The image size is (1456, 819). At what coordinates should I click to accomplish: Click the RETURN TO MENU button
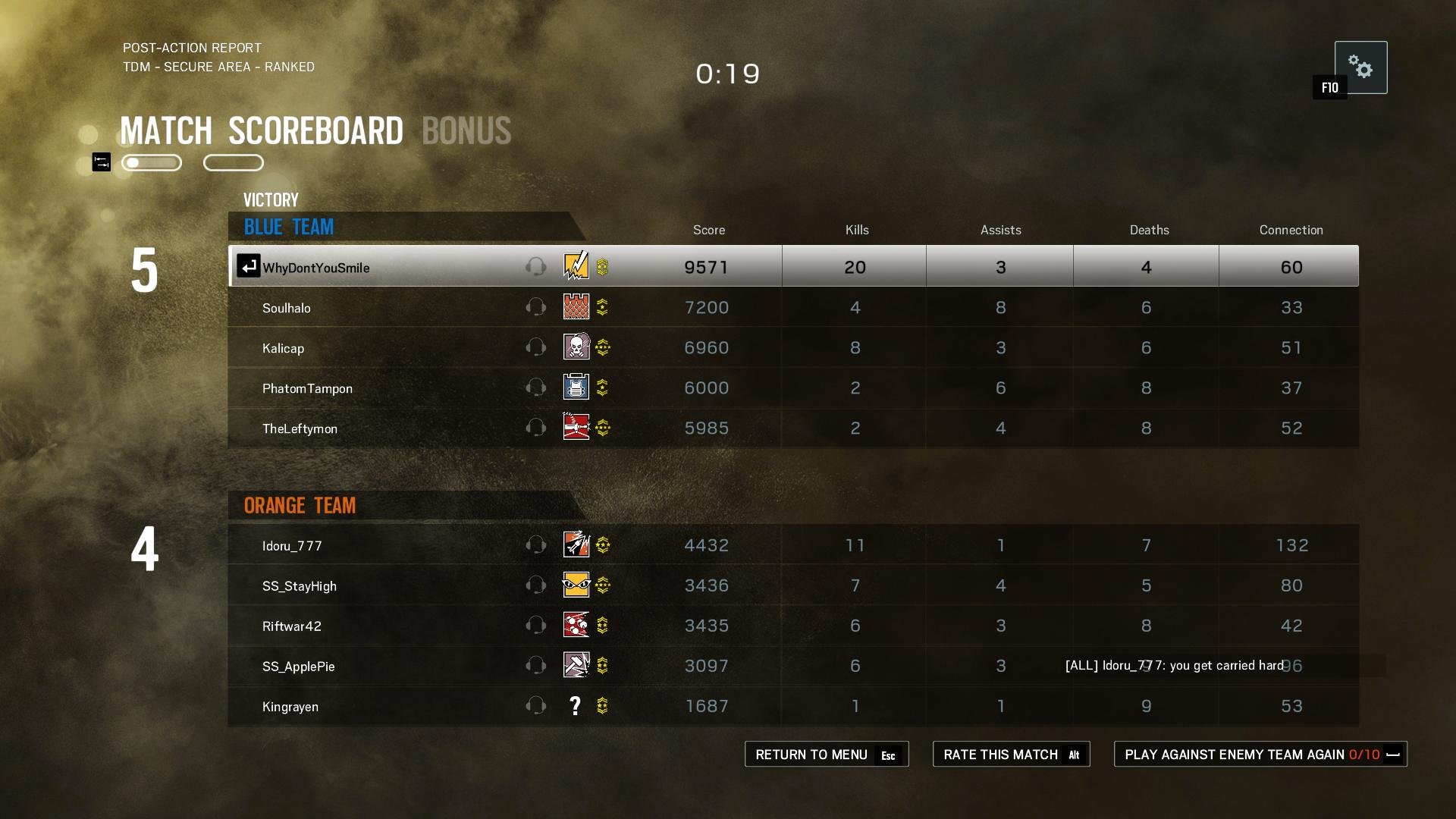(827, 754)
